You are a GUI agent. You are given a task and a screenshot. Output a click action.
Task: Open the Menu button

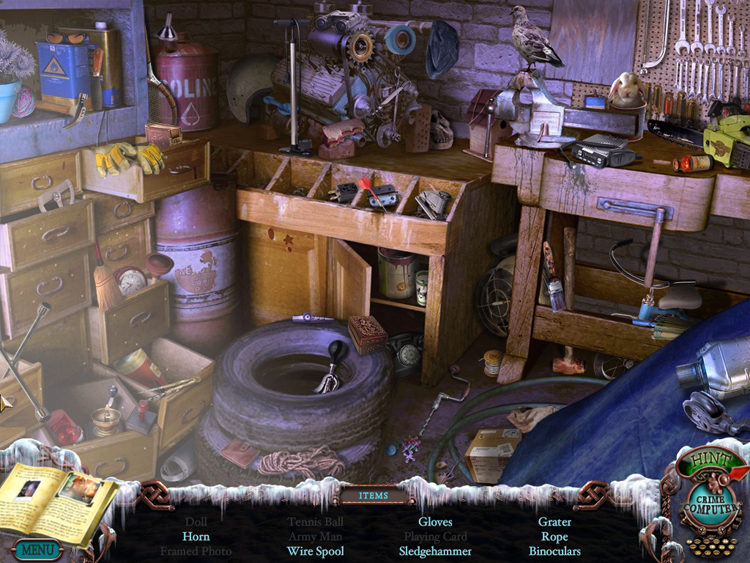click(37, 549)
